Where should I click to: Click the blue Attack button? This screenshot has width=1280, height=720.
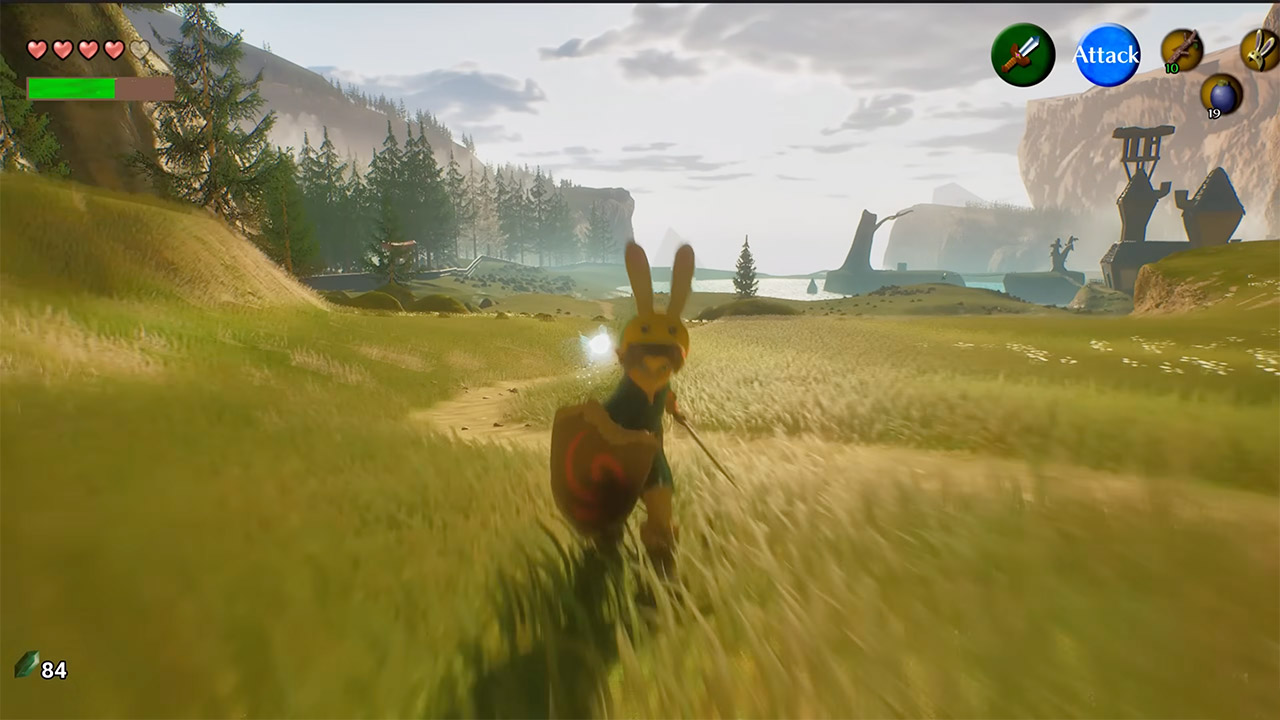(x=1107, y=55)
